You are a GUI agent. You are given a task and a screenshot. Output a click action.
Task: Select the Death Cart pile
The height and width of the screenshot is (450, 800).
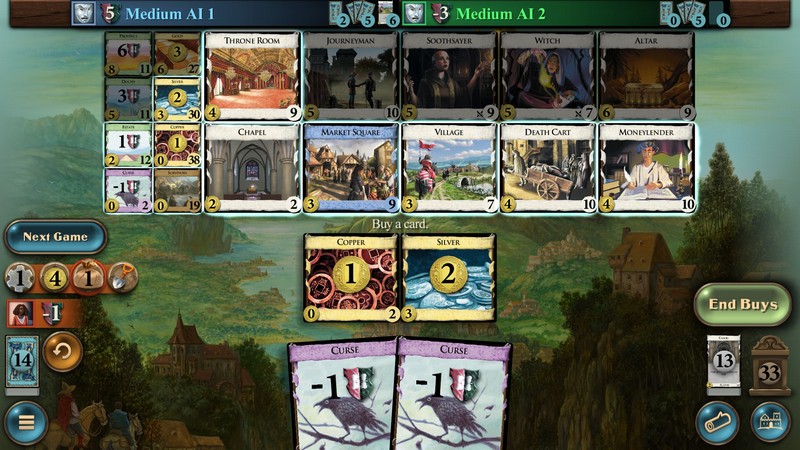coord(548,167)
